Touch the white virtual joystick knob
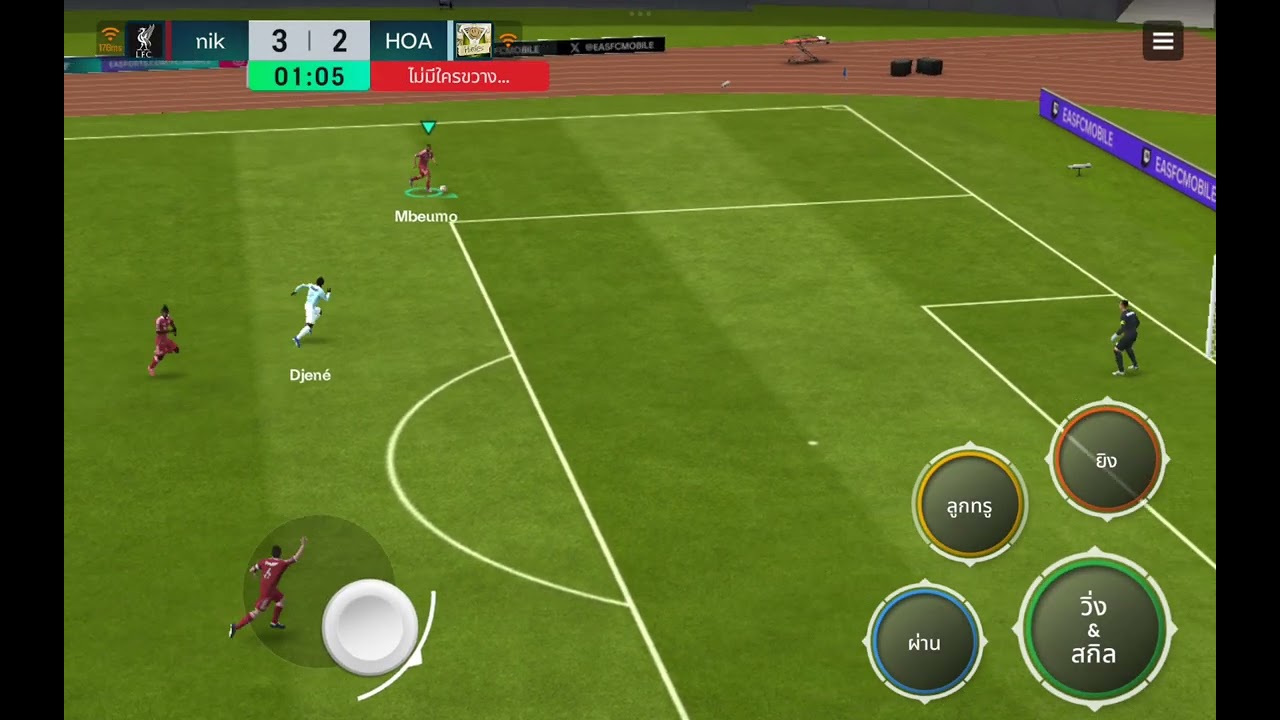The height and width of the screenshot is (720, 1280). pyautogui.click(x=370, y=627)
